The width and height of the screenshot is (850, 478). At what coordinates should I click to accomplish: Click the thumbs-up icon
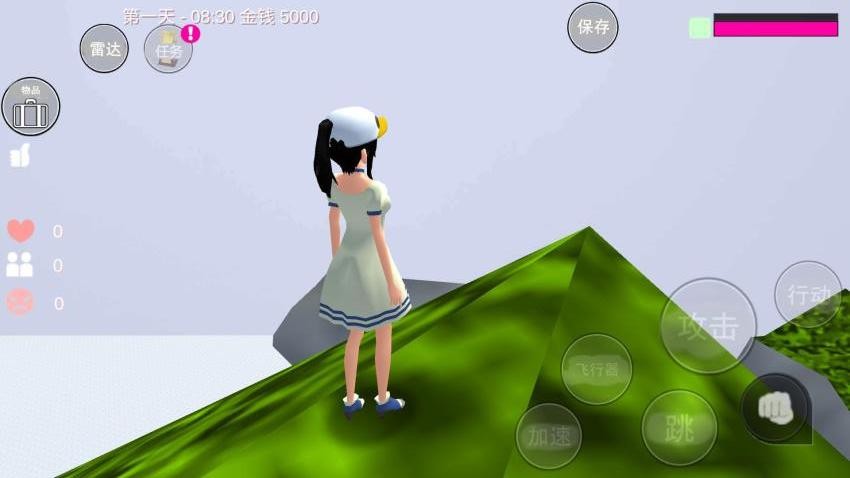[x=20, y=156]
